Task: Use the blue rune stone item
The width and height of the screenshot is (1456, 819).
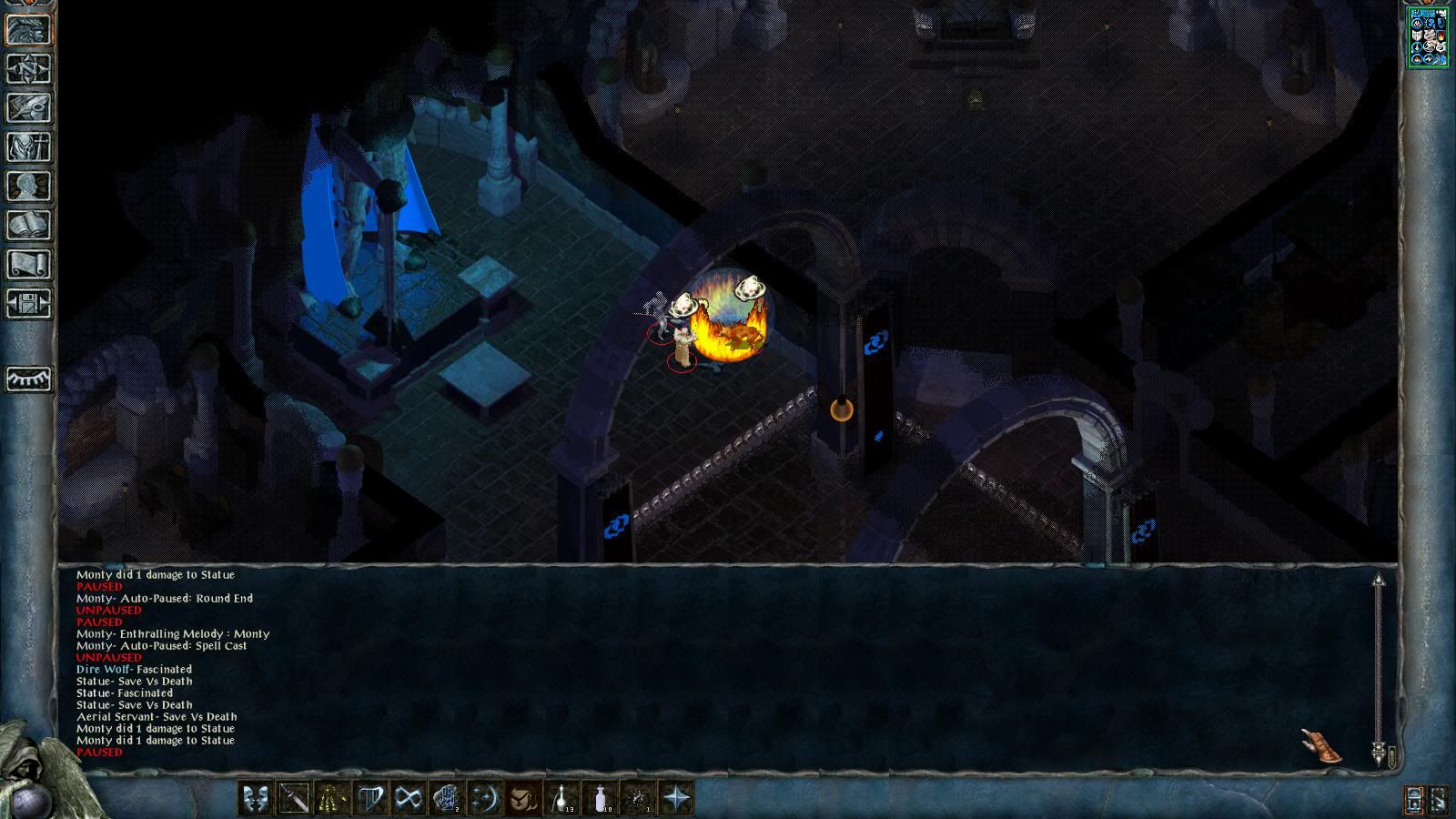Action: pos(447,799)
